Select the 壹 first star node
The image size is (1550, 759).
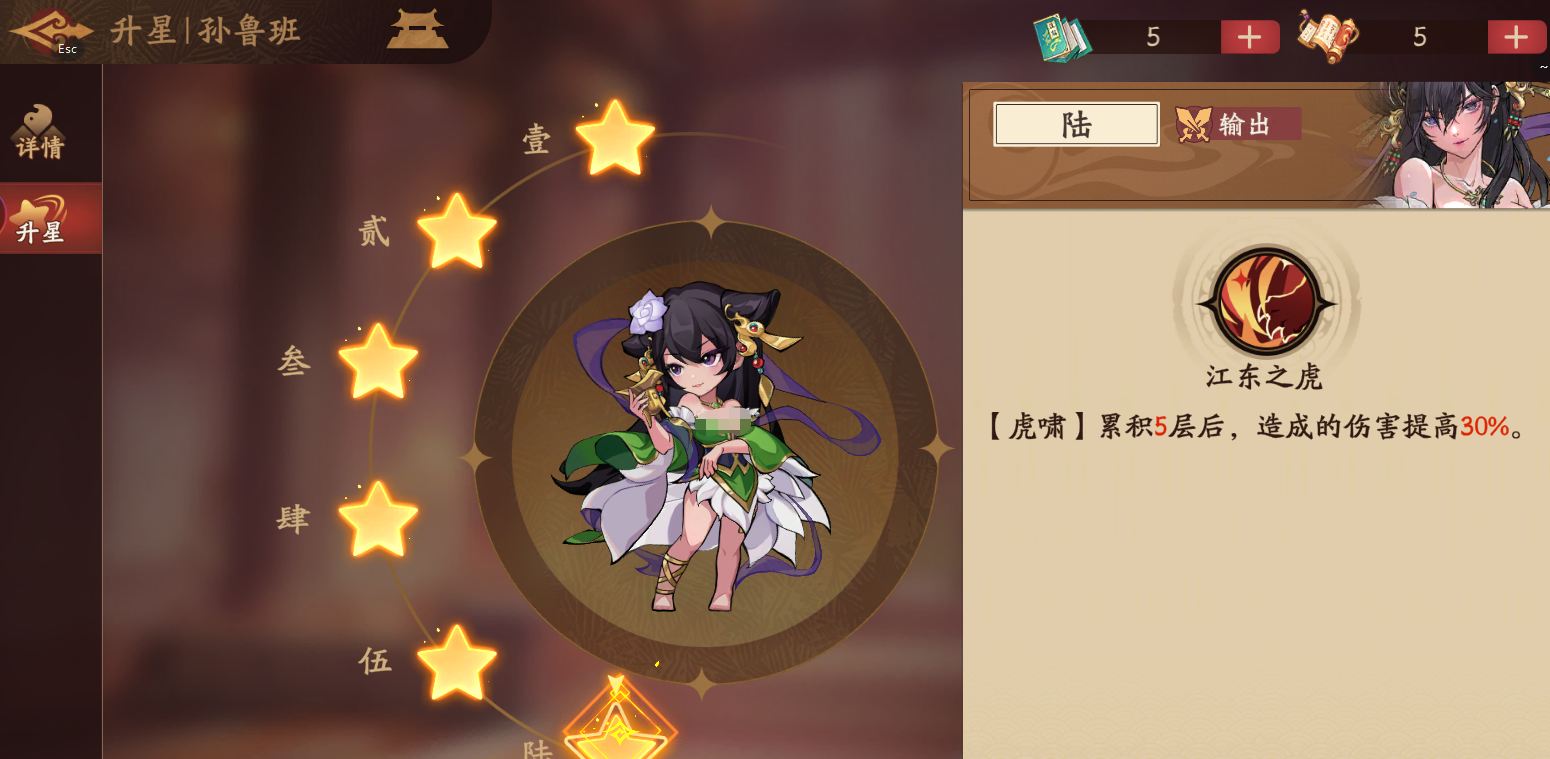click(x=615, y=138)
